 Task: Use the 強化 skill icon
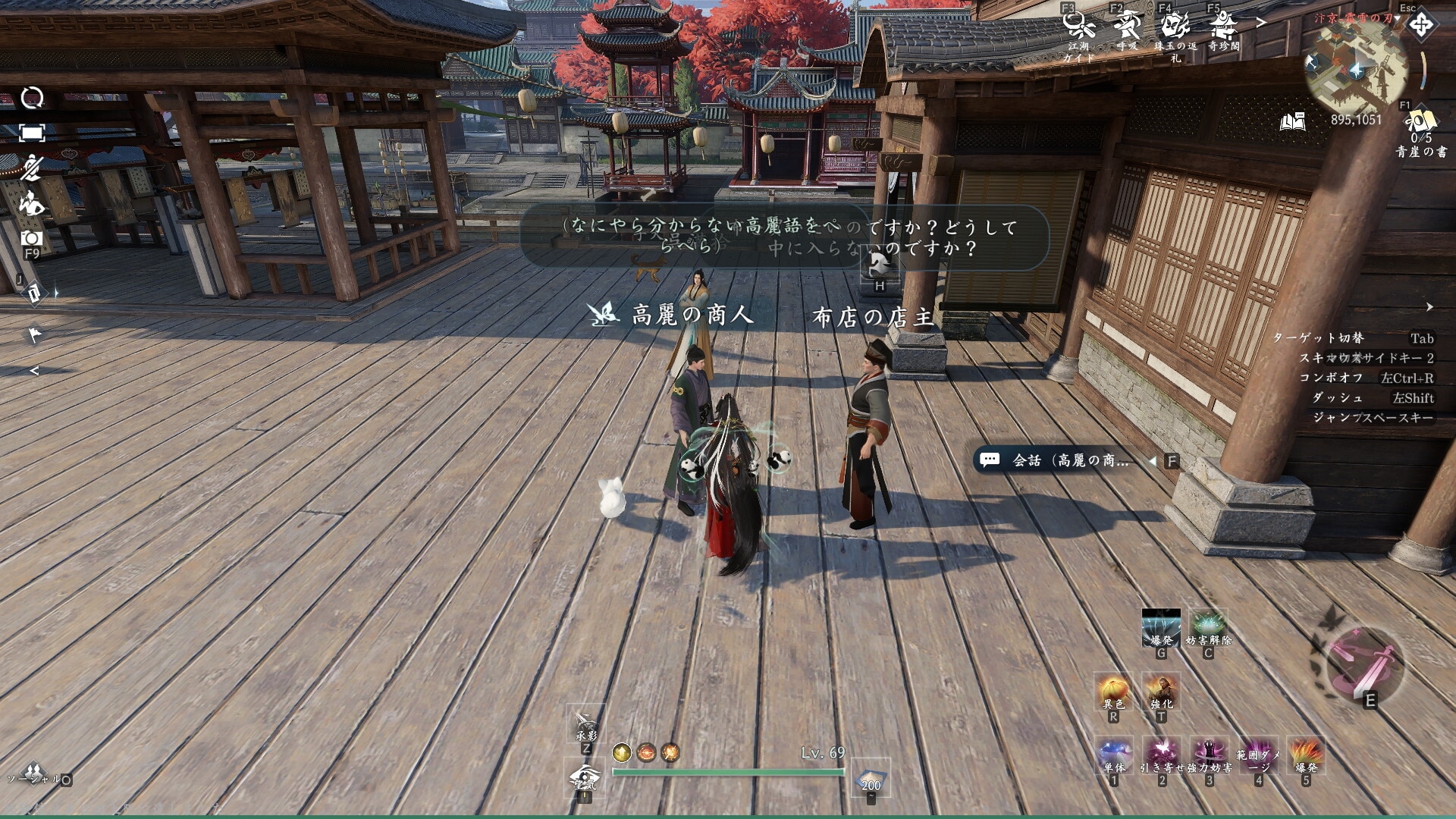[x=1161, y=691]
